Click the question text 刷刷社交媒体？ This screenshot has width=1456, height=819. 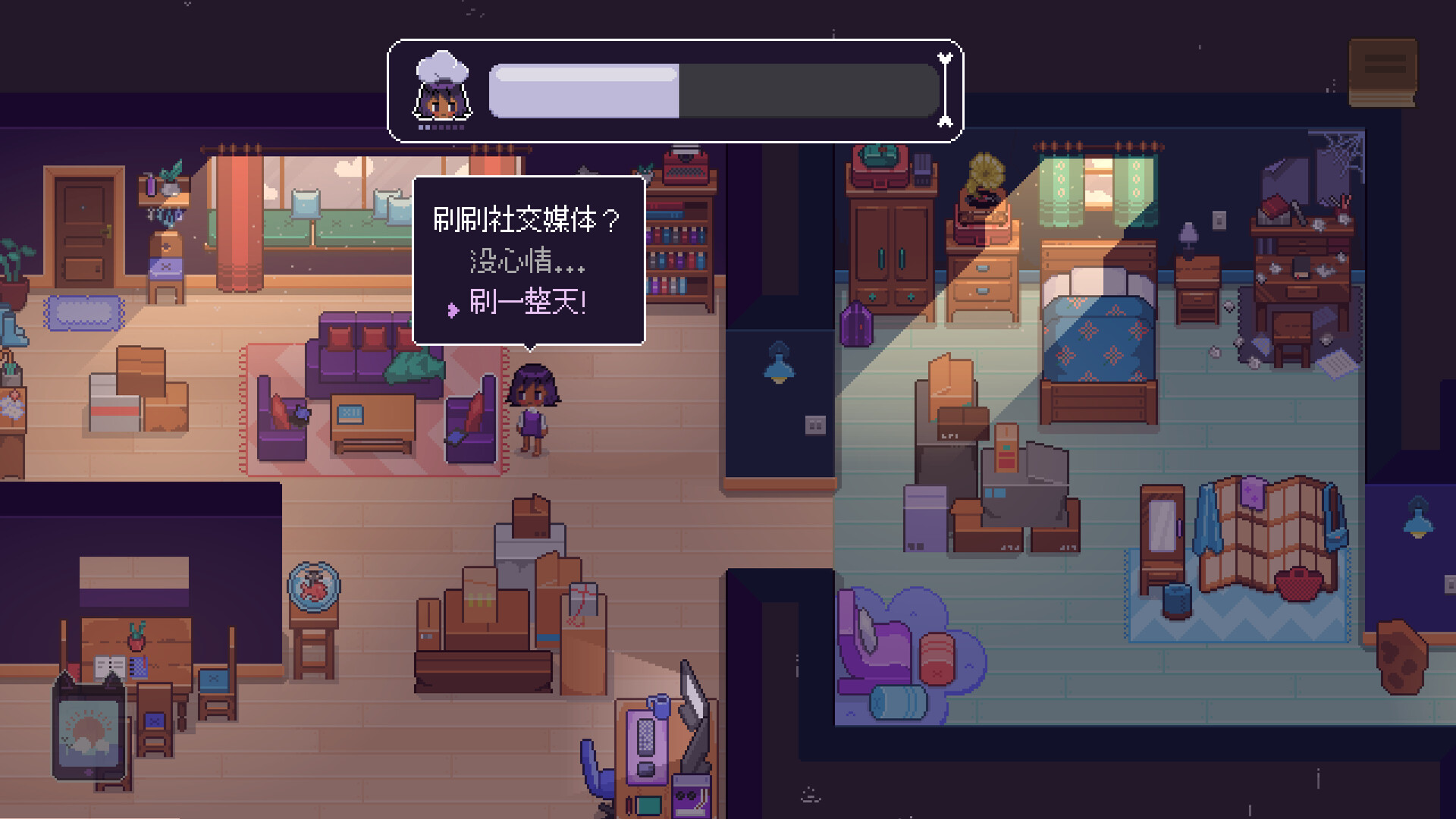coord(527,220)
